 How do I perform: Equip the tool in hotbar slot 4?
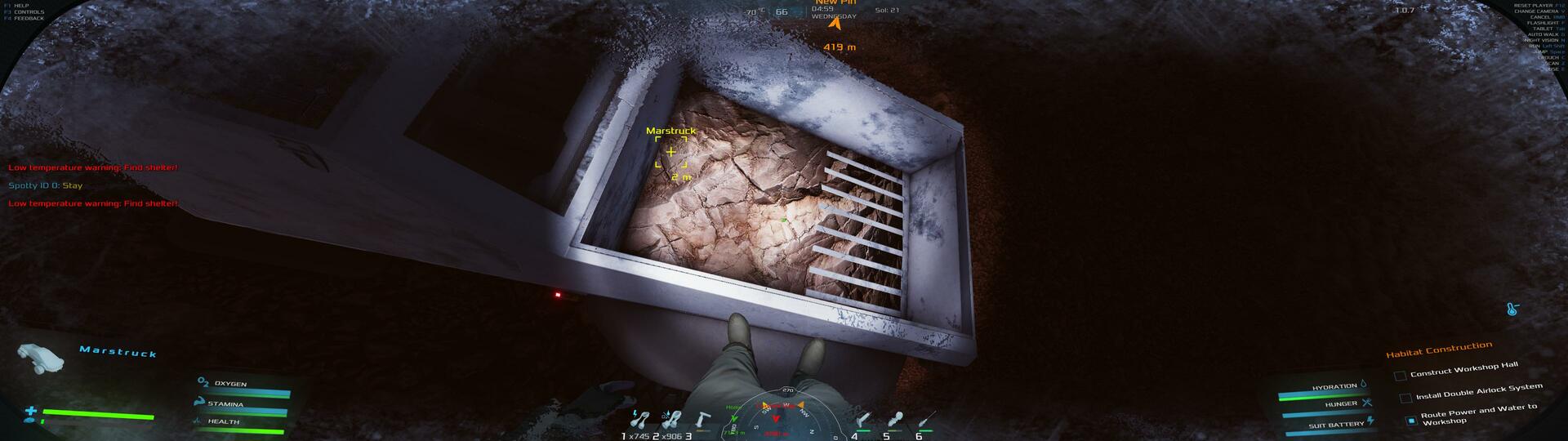coord(864,421)
